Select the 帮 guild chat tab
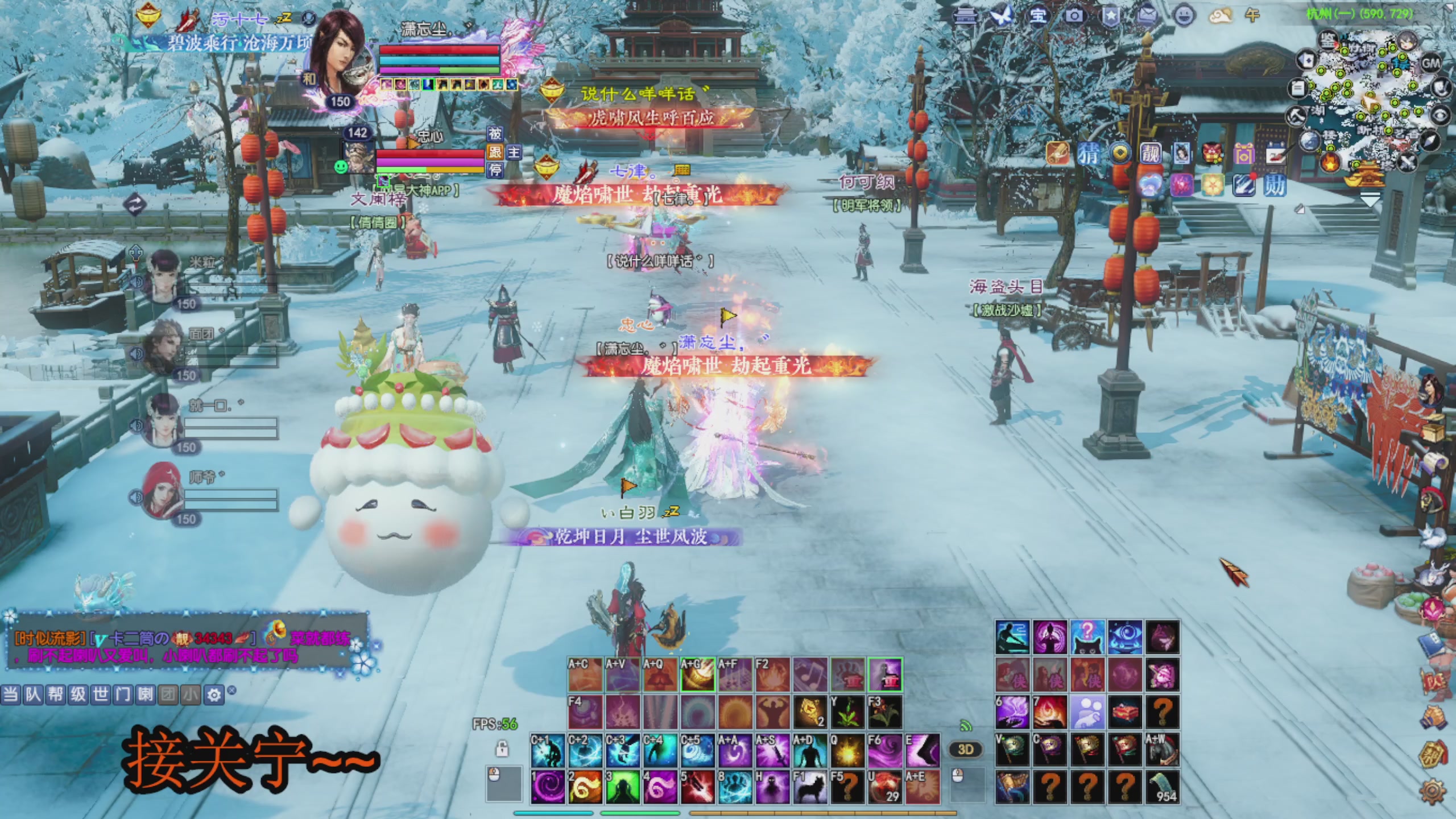This screenshot has width=1456, height=819. [55, 695]
